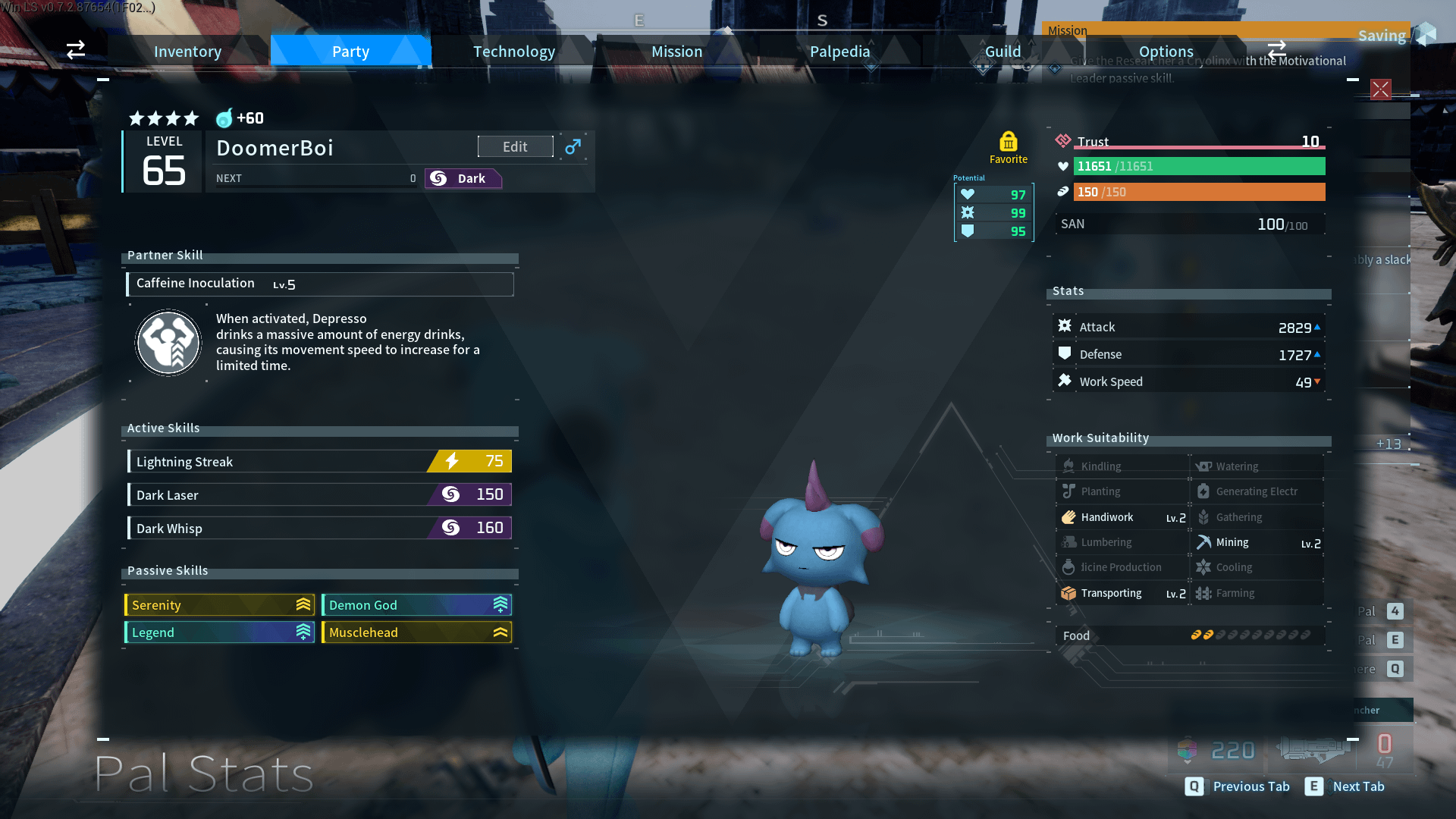Edit the DoomerBoi pal name
This screenshot has width=1456, height=819.
pos(515,146)
